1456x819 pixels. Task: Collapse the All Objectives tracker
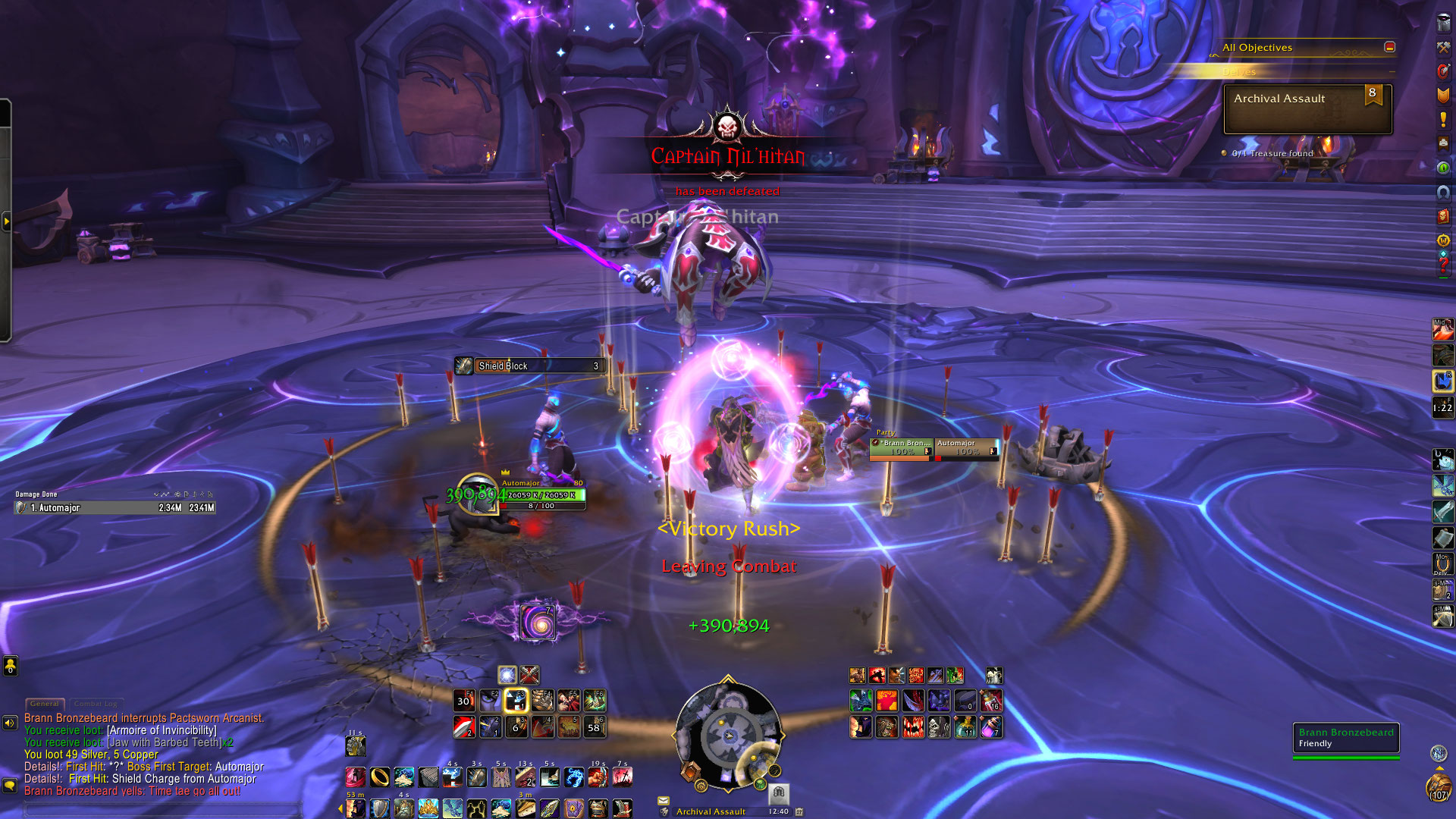(1389, 47)
